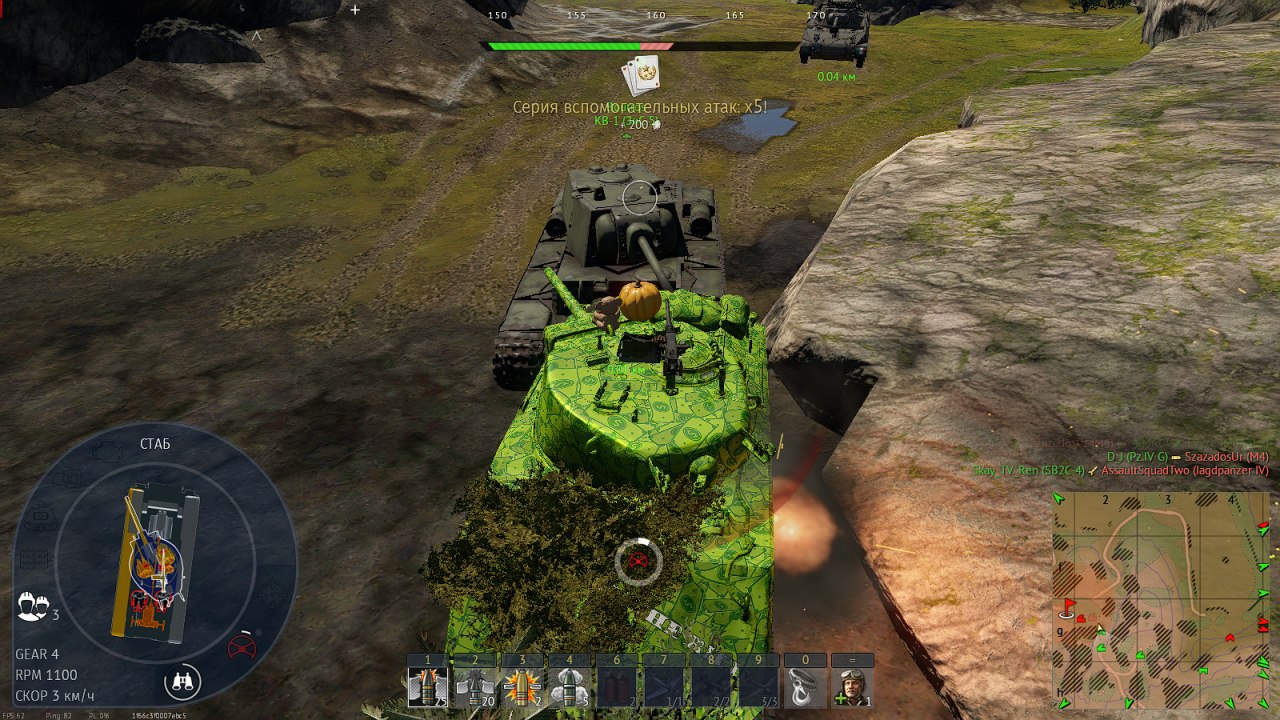This screenshot has height=720, width=1280.
Task: Select the fire extinguisher slot 6
Action: tap(617, 687)
